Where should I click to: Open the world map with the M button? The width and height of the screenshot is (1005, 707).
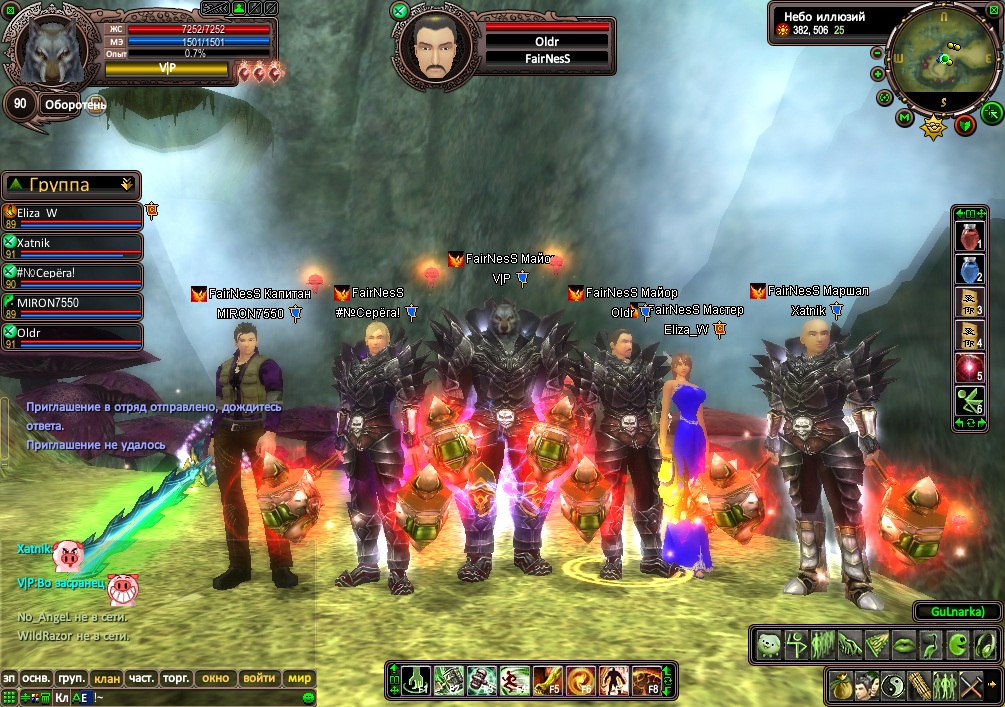(x=905, y=119)
